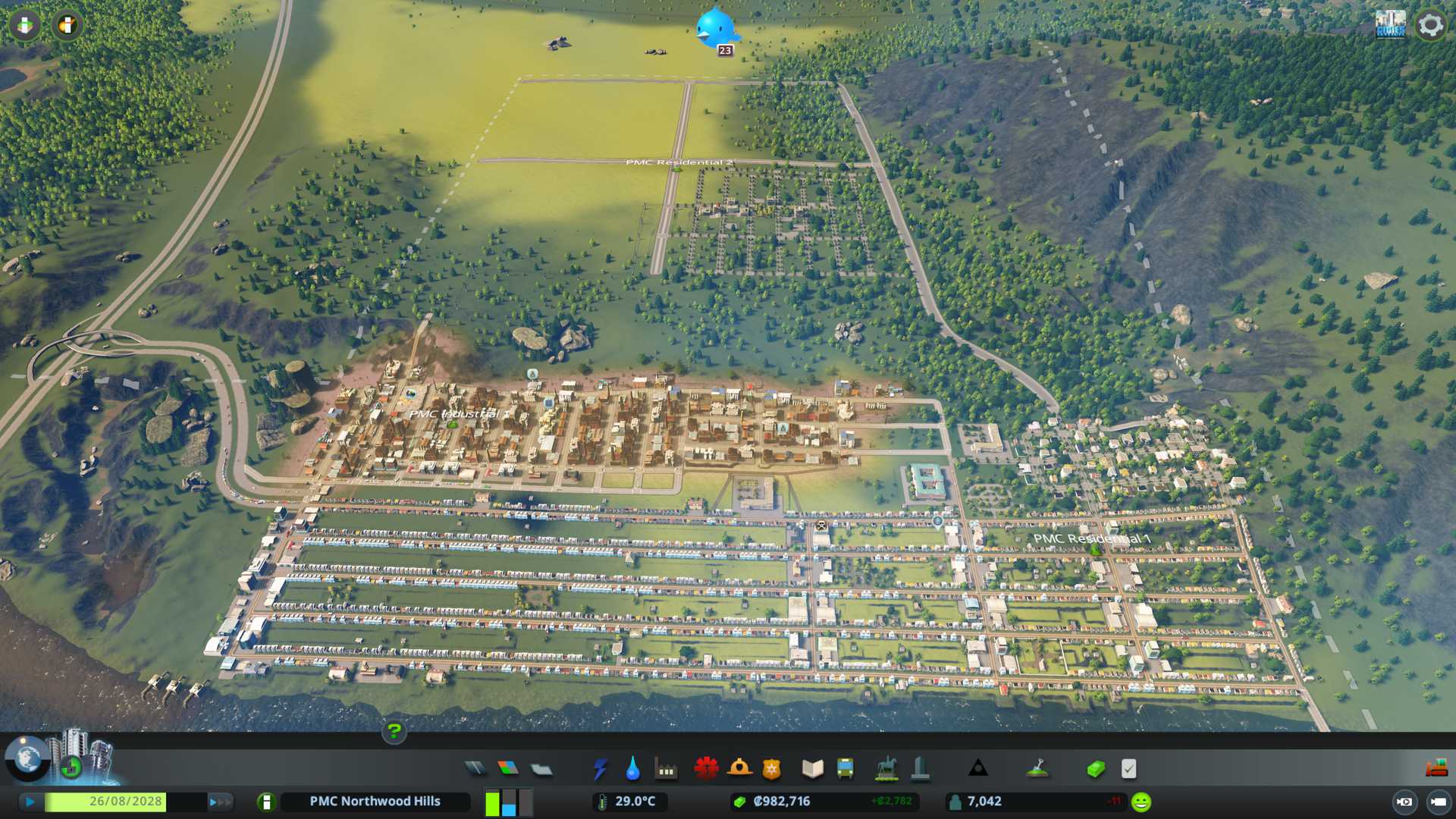Open the Garbage and Industry menu
Image resolution: width=1456 pixels, height=819 pixels.
(666, 769)
